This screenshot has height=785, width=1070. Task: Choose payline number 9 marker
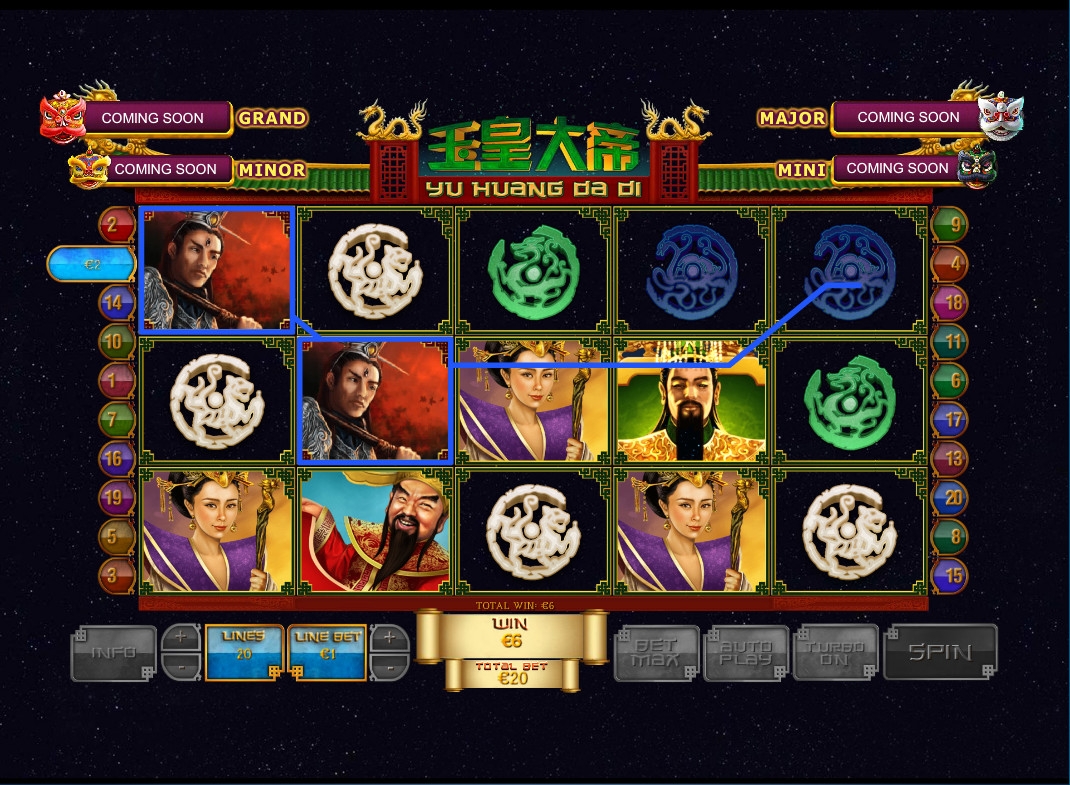pyautogui.click(x=949, y=224)
